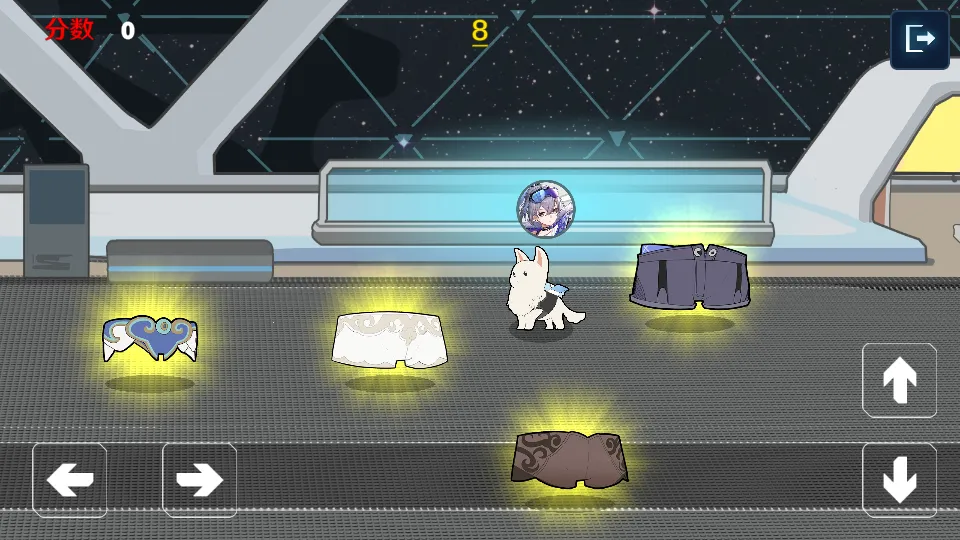Tap the left arrow movement button

pyautogui.click(x=70, y=480)
